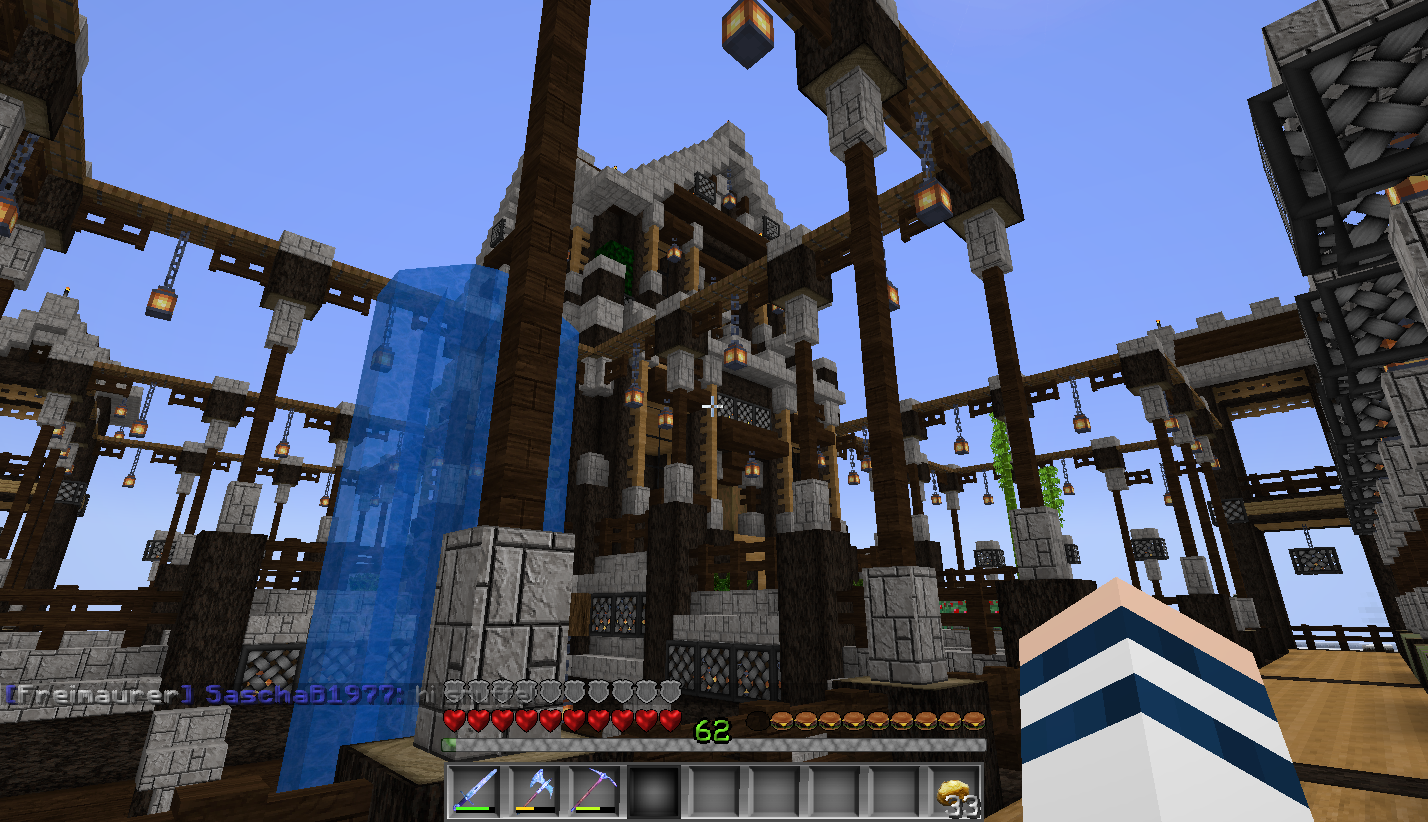Select the pickaxe hotbar slot
1428x822 pixels.
(594, 792)
